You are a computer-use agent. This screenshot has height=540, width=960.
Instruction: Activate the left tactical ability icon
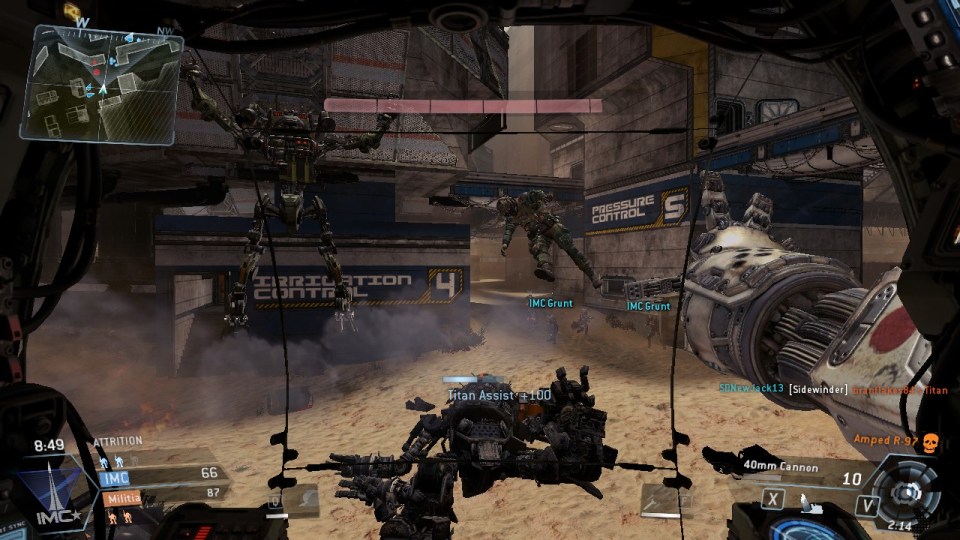(x=300, y=500)
